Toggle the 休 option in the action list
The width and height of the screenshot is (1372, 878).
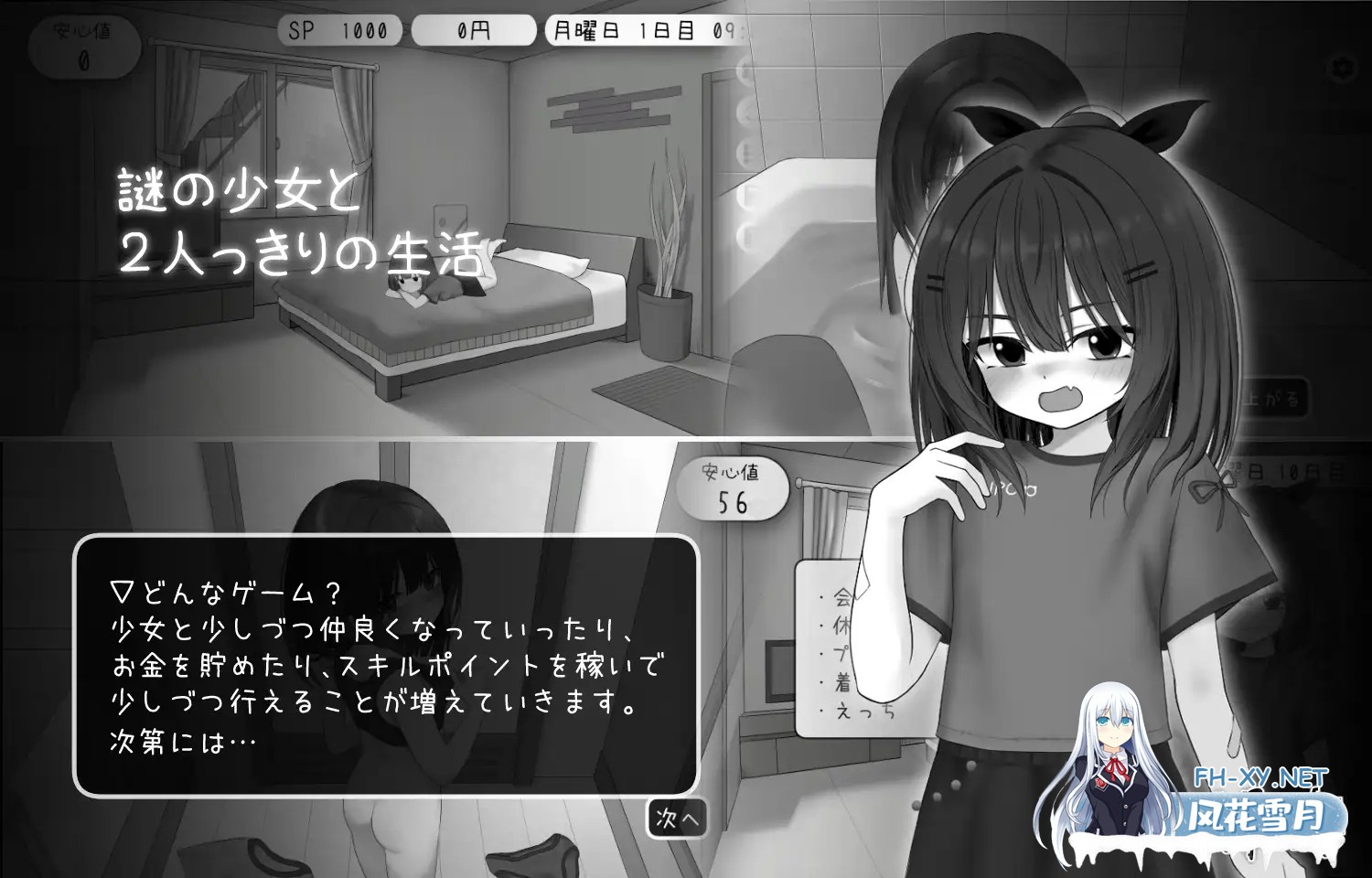coord(840,625)
